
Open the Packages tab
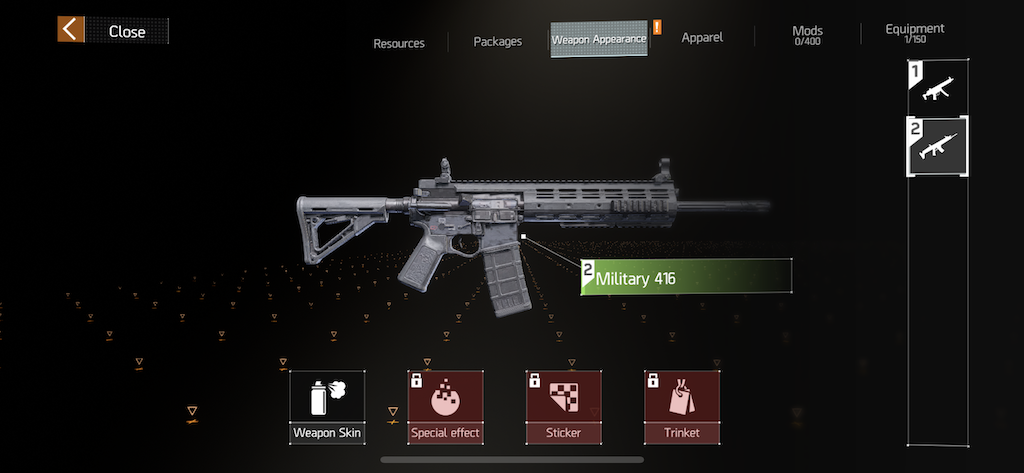pos(498,42)
